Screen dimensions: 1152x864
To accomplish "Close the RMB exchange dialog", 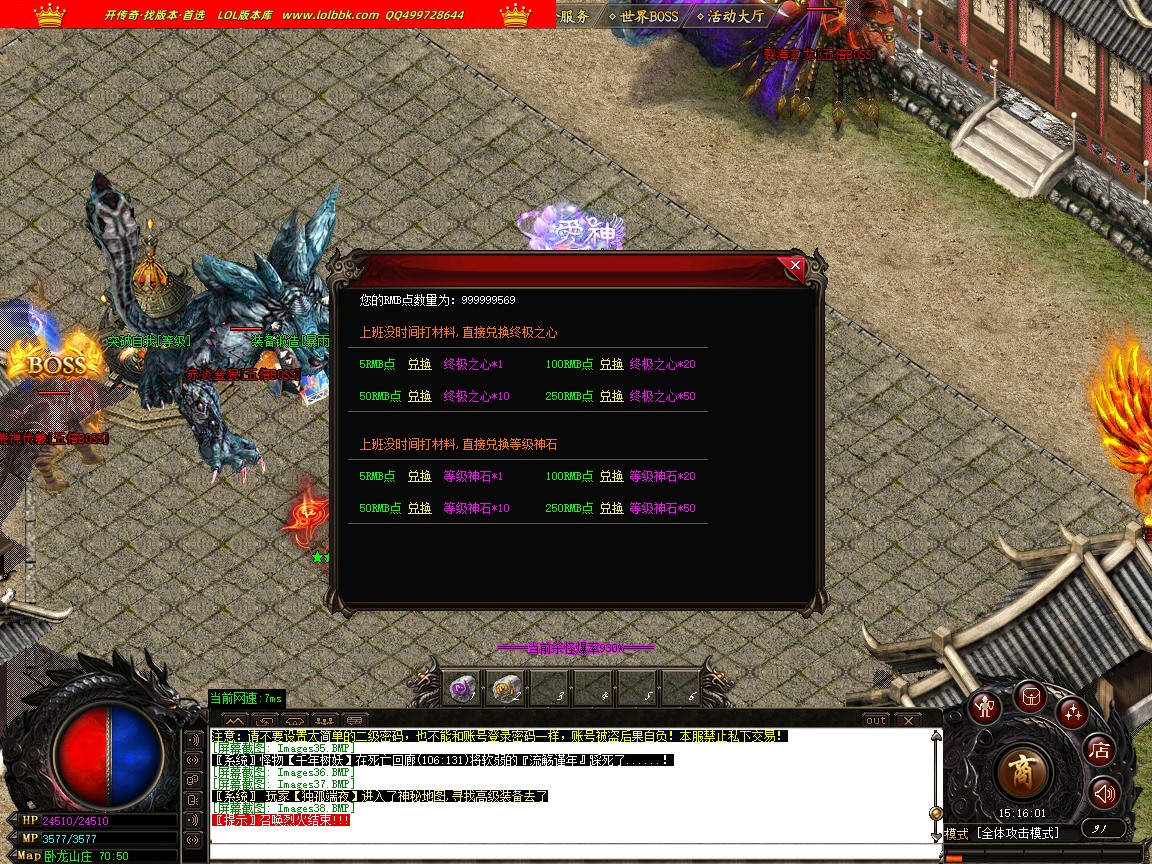I will [795, 266].
